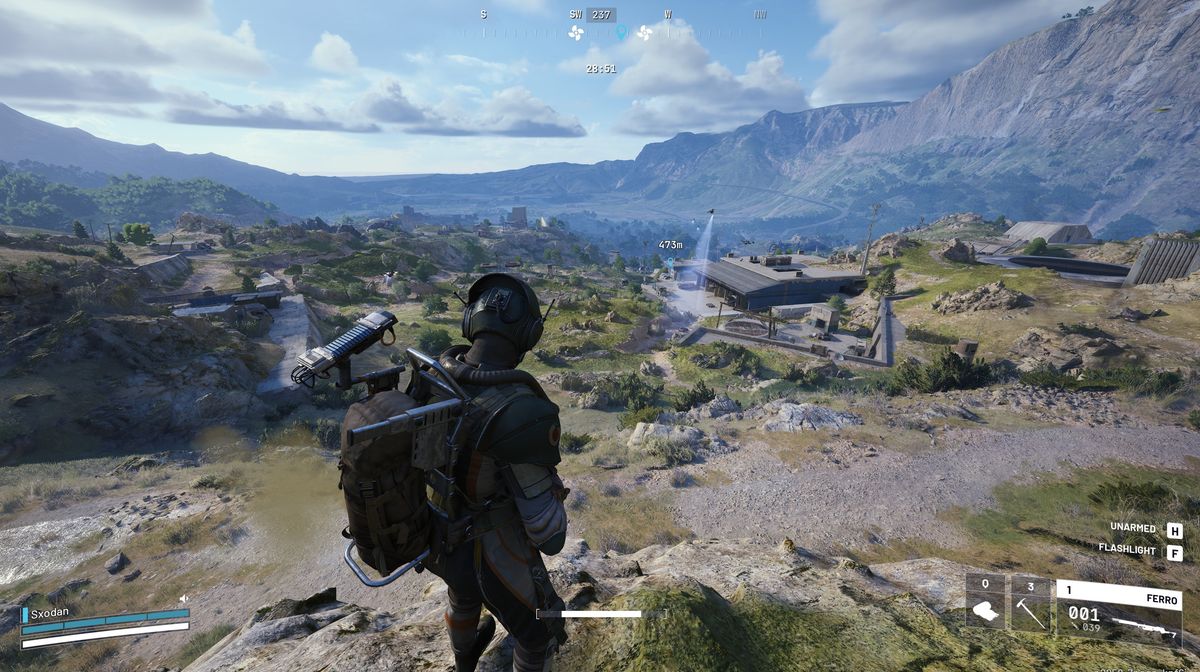Select the pickaxe tool slot
The height and width of the screenshot is (672, 1200).
click(1031, 604)
